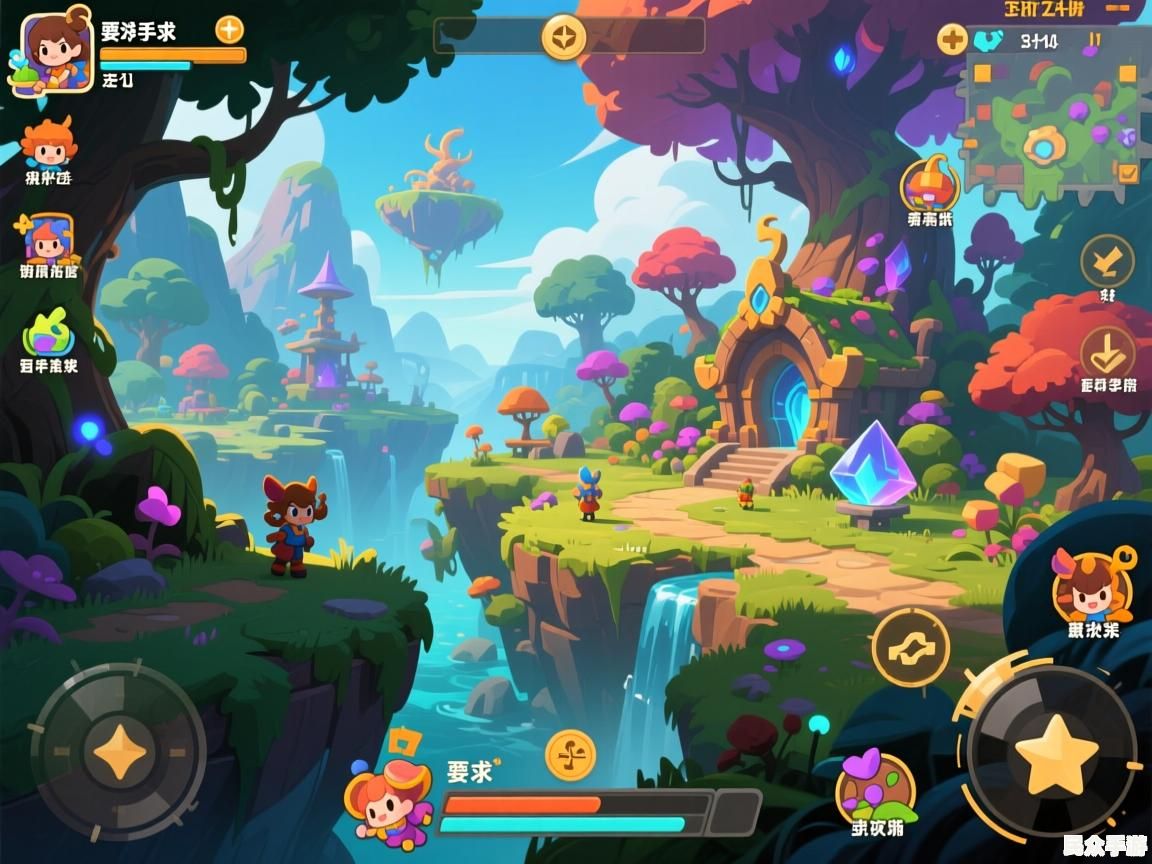This screenshot has width=1152, height=864.
Task: Click the round button with the upward arrow
Action: (x=1107, y=261)
